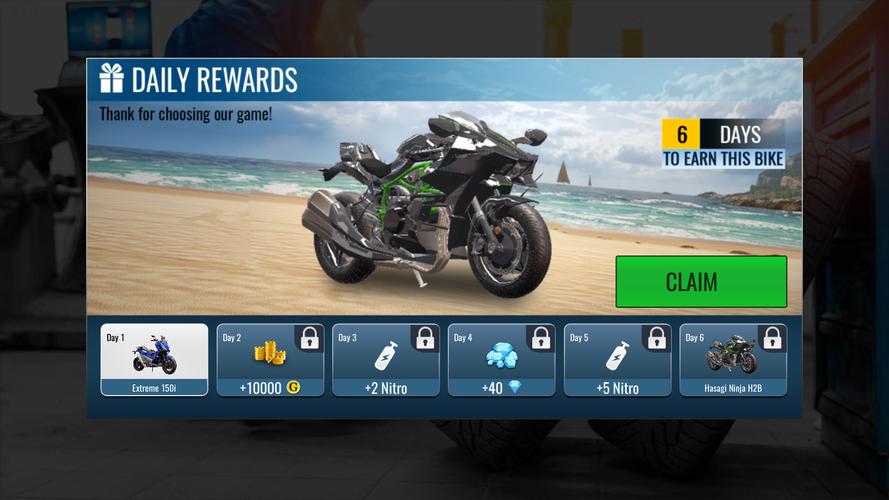The width and height of the screenshot is (889, 500).
Task: Select the Day 5 +5 Nitro reward
Action: pyautogui.click(x=617, y=360)
